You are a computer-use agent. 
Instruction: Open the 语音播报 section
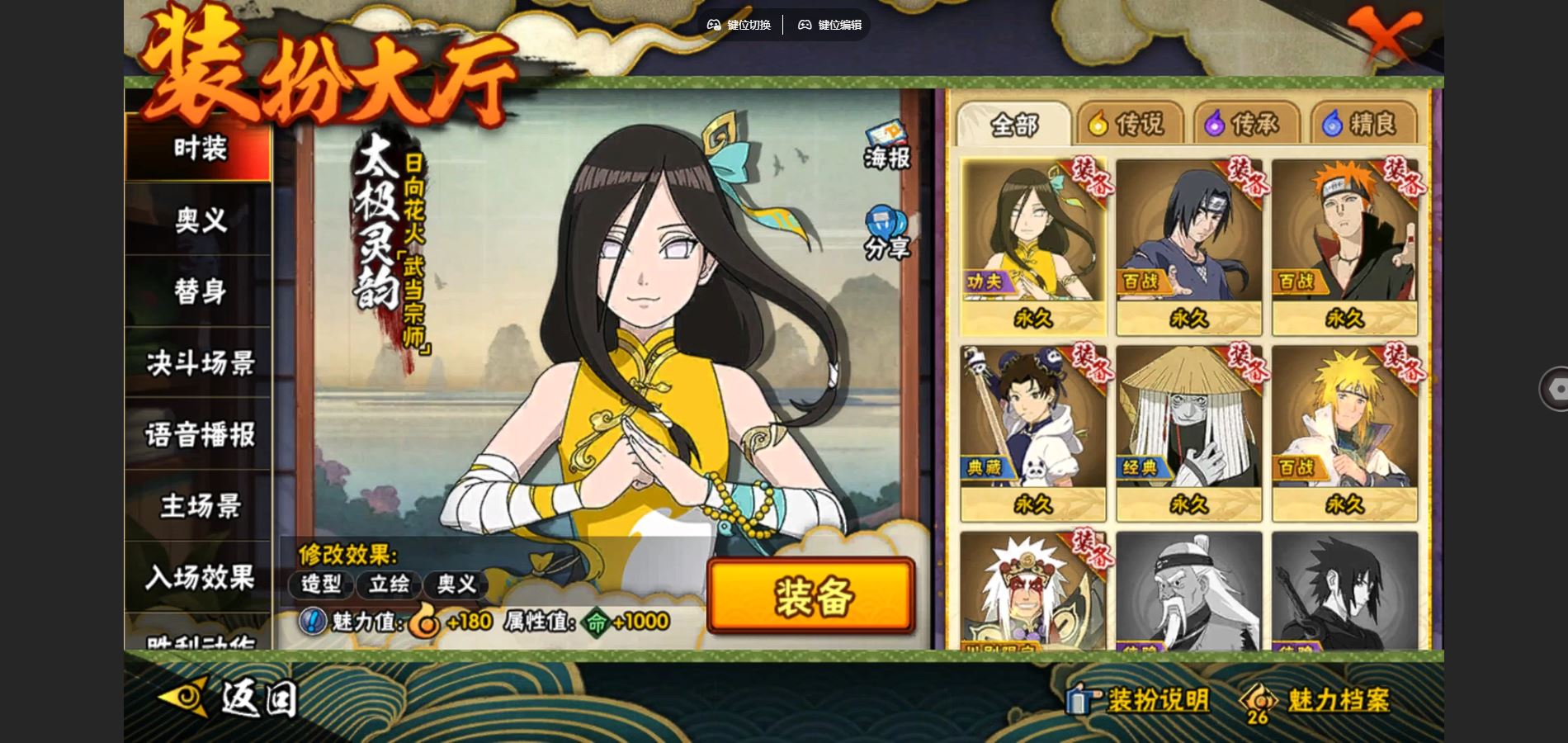199,435
